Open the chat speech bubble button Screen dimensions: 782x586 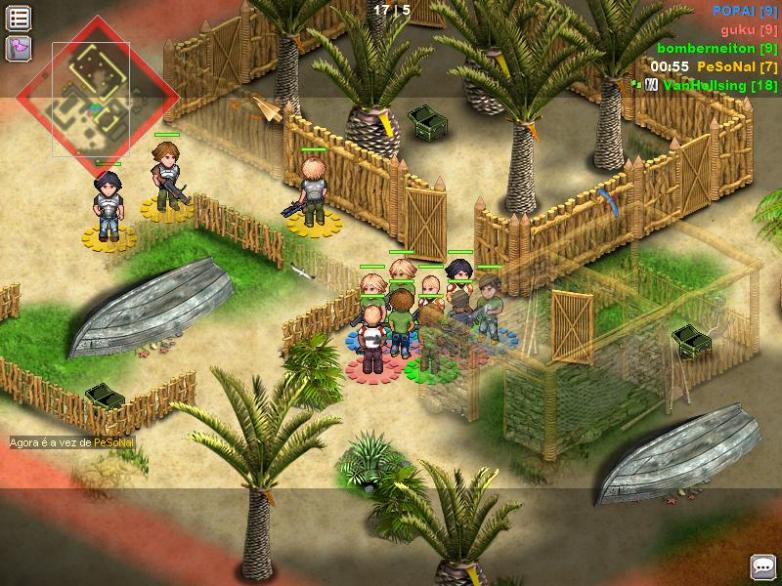[763, 567]
